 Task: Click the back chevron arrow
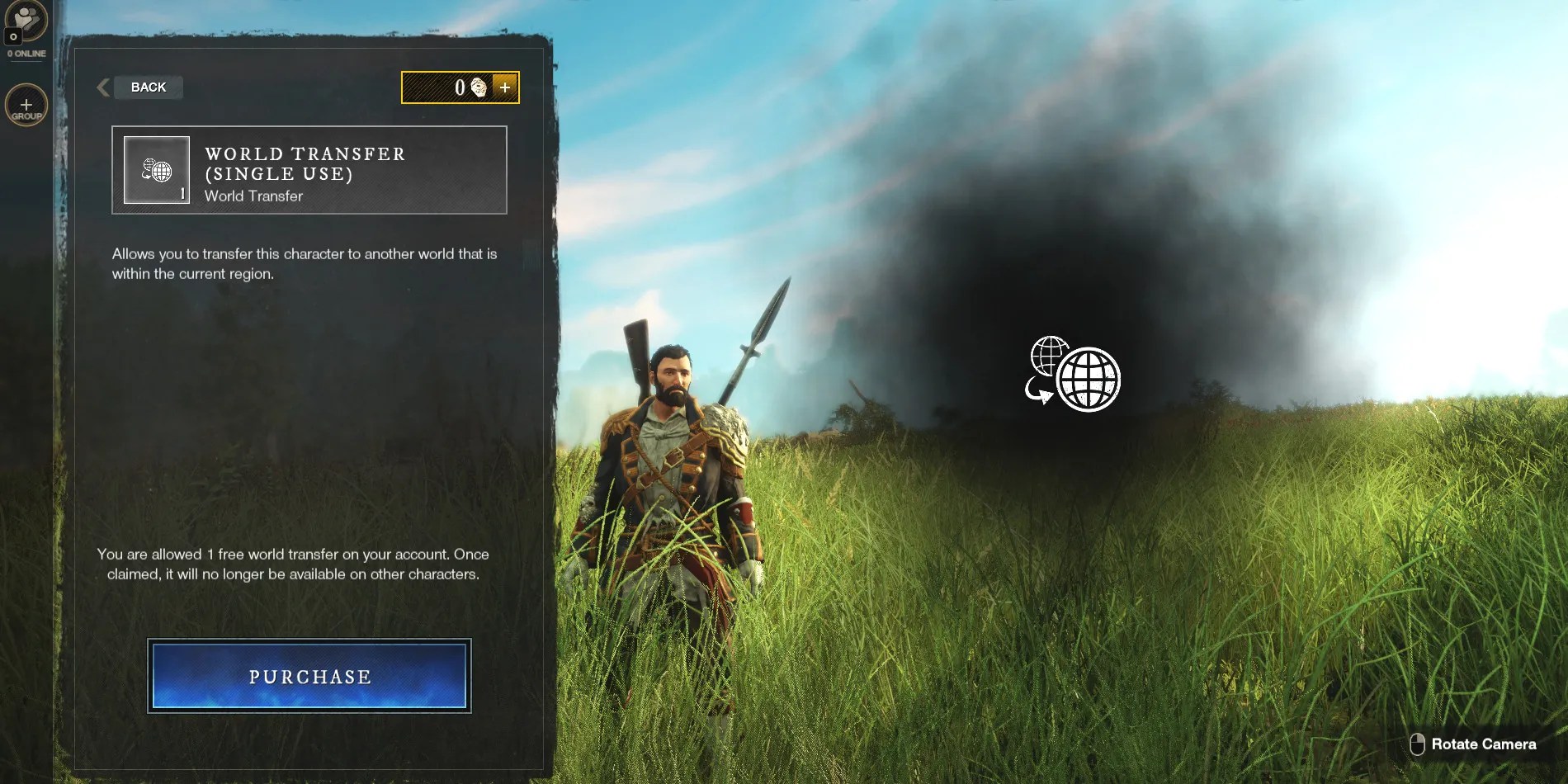pos(102,87)
